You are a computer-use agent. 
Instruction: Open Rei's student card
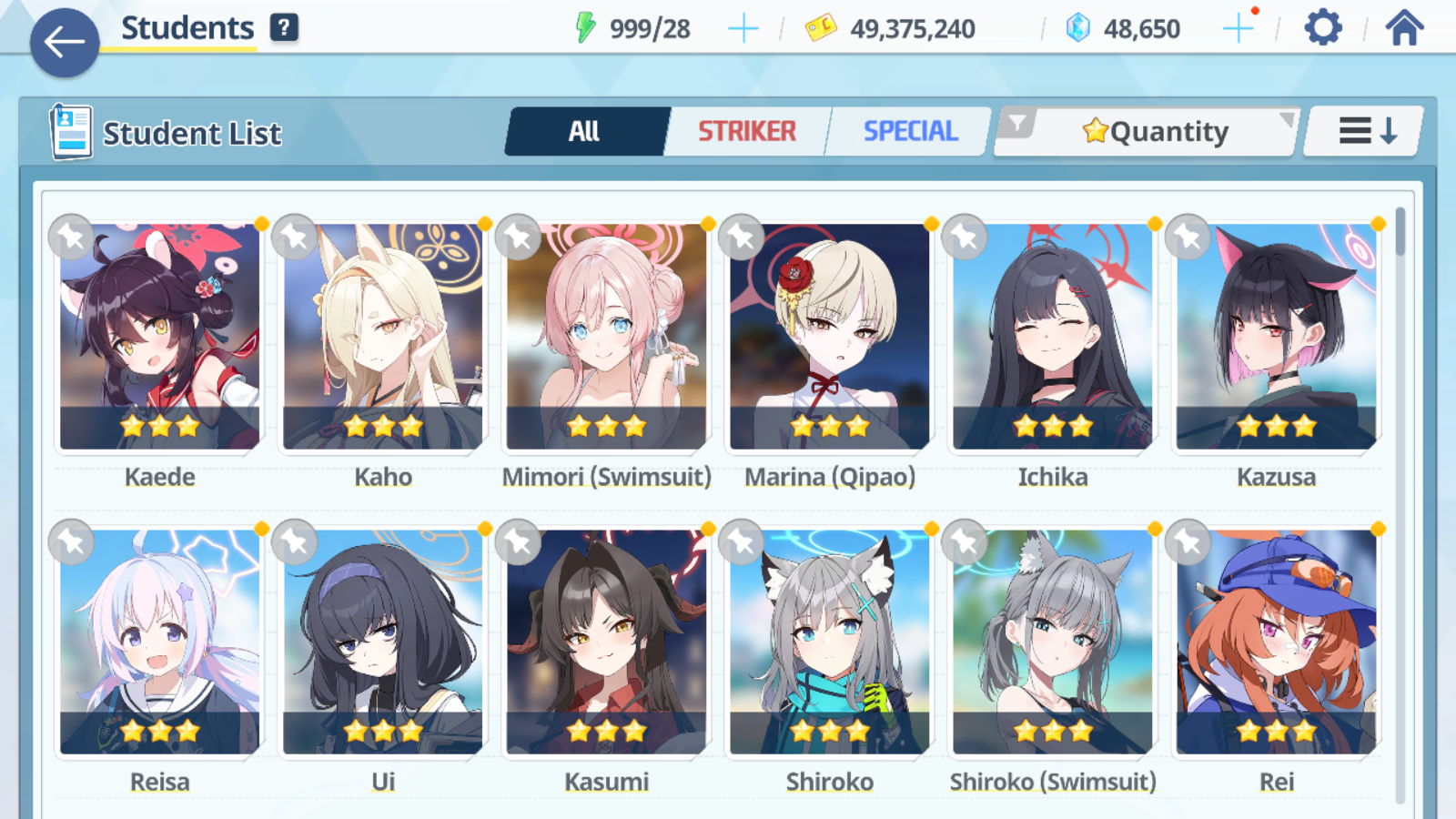click(1276, 642)
